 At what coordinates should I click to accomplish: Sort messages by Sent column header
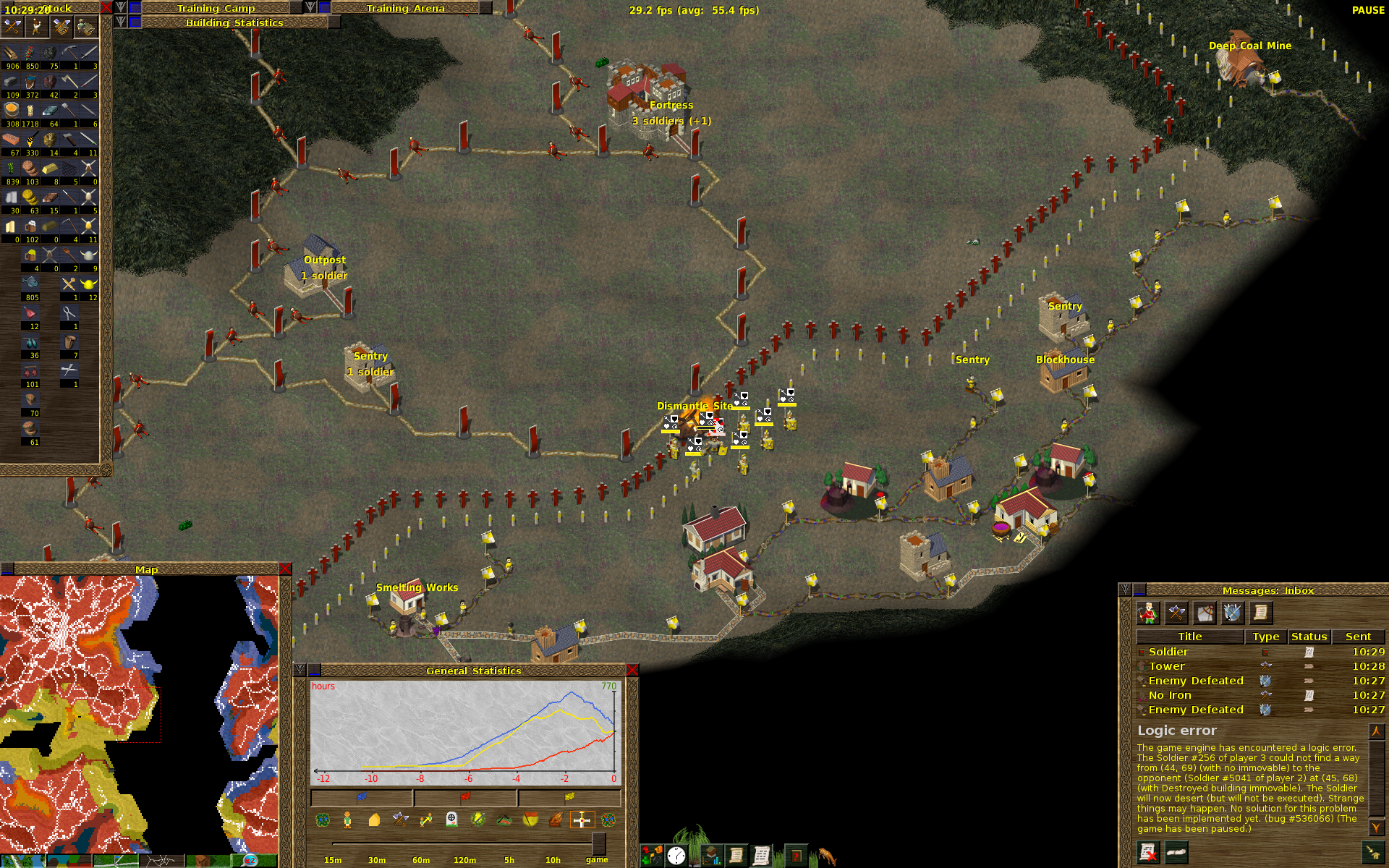coord(1358,637)
